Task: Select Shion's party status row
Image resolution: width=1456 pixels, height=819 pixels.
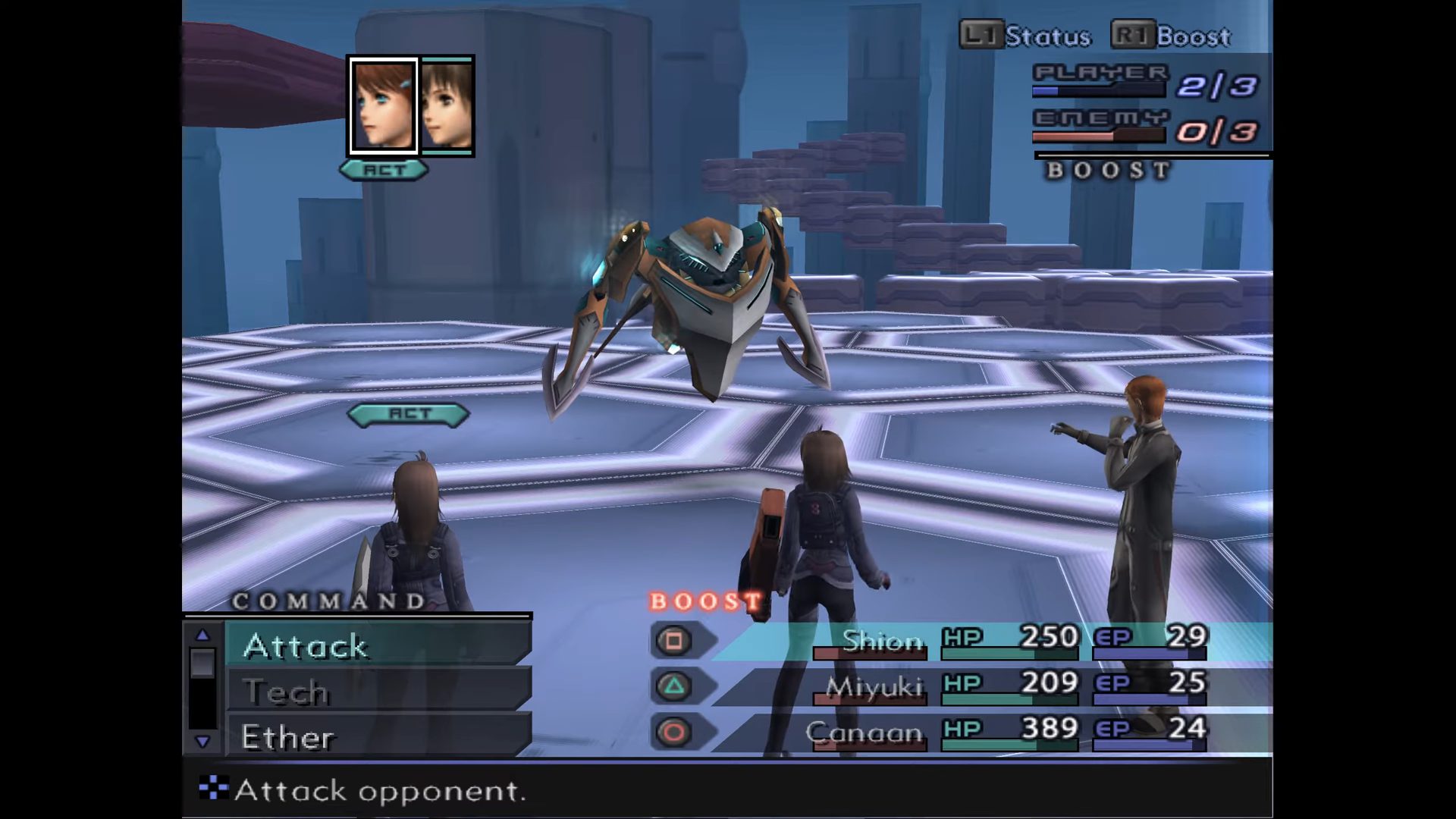Action: (x=986, y=642)
